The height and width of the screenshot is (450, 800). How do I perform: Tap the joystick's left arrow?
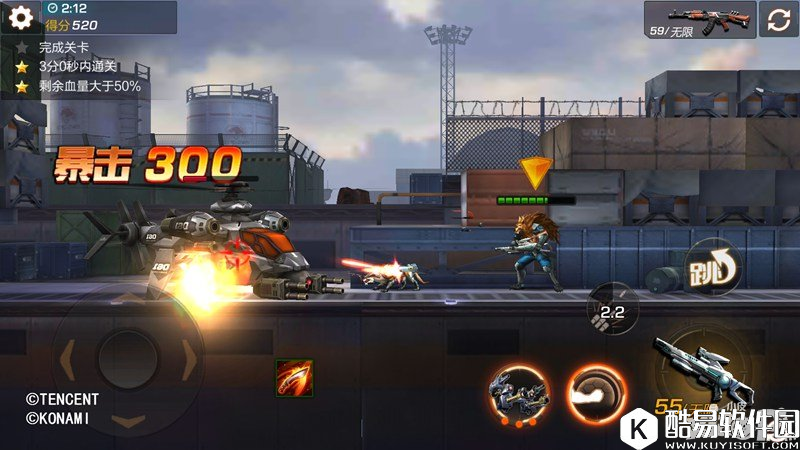point(68,355)
